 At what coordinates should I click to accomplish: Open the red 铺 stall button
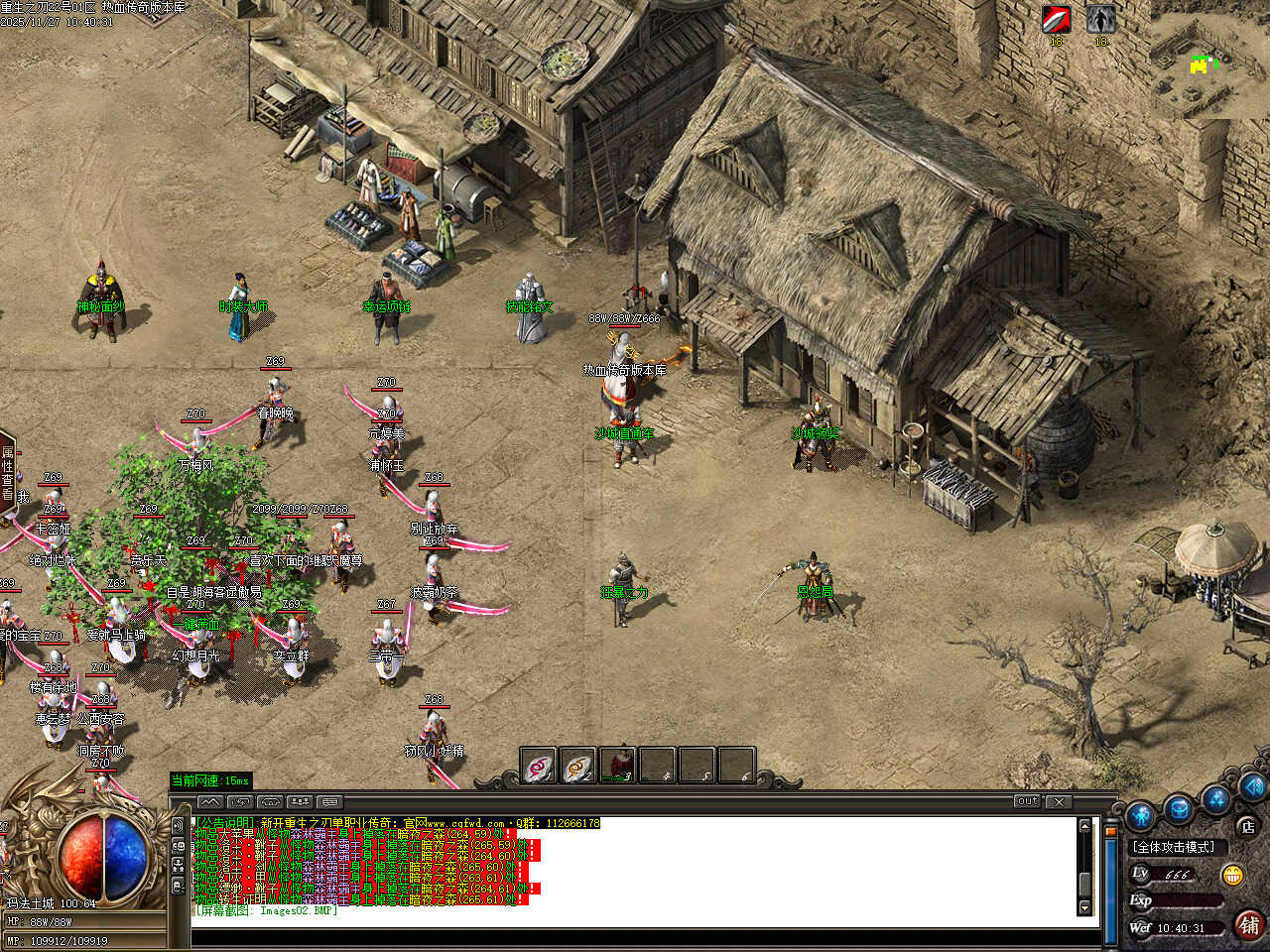click(1249, 925)
